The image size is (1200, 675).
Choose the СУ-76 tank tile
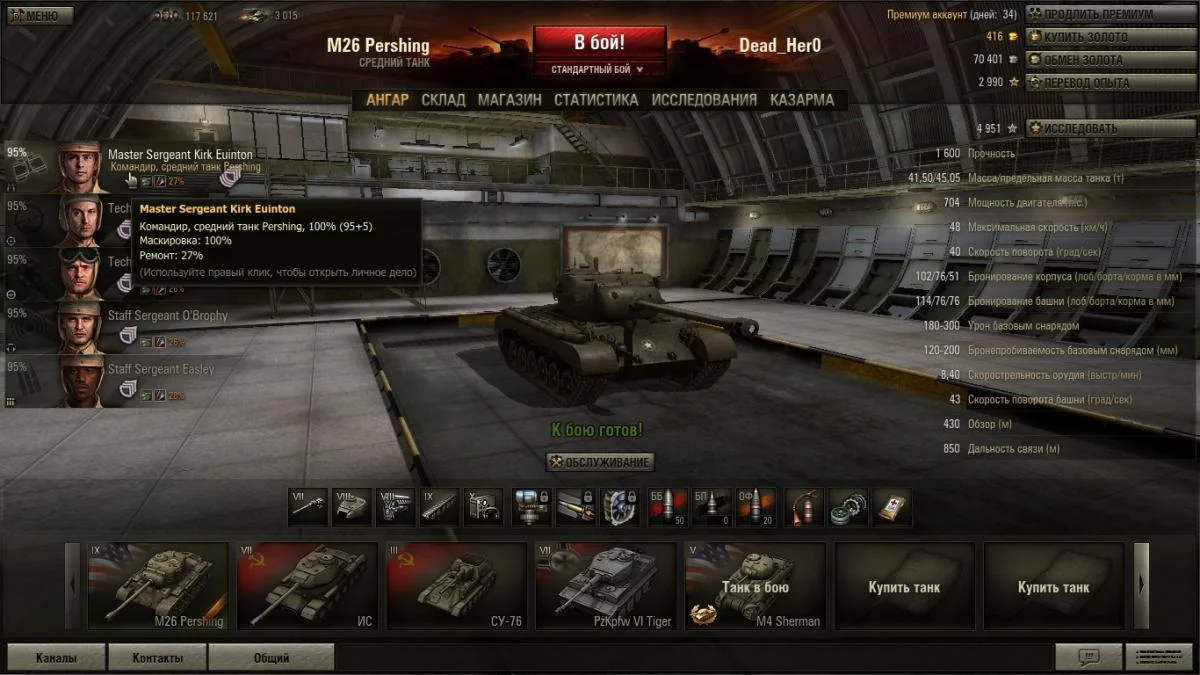456,586
